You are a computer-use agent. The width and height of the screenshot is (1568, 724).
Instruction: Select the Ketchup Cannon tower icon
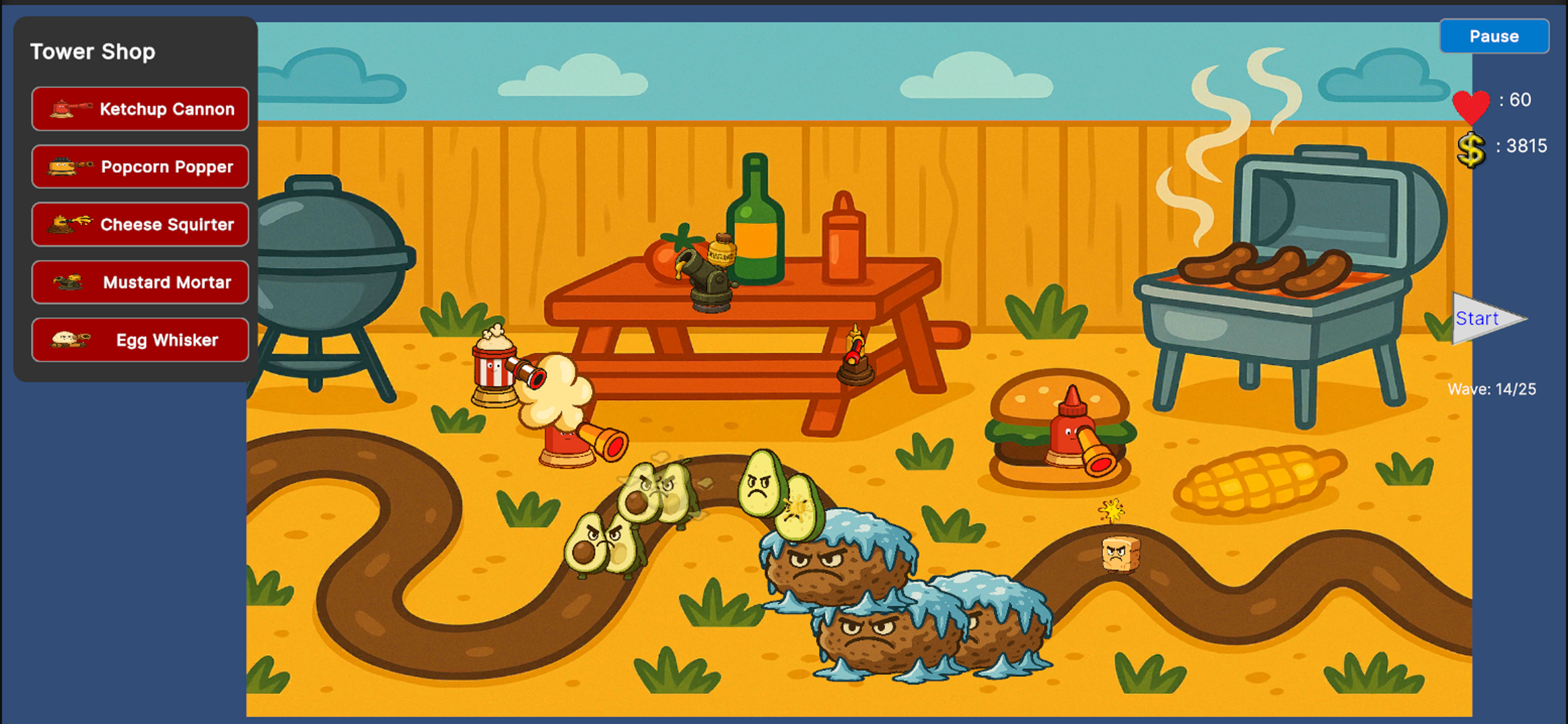click(x=139, y=109)
